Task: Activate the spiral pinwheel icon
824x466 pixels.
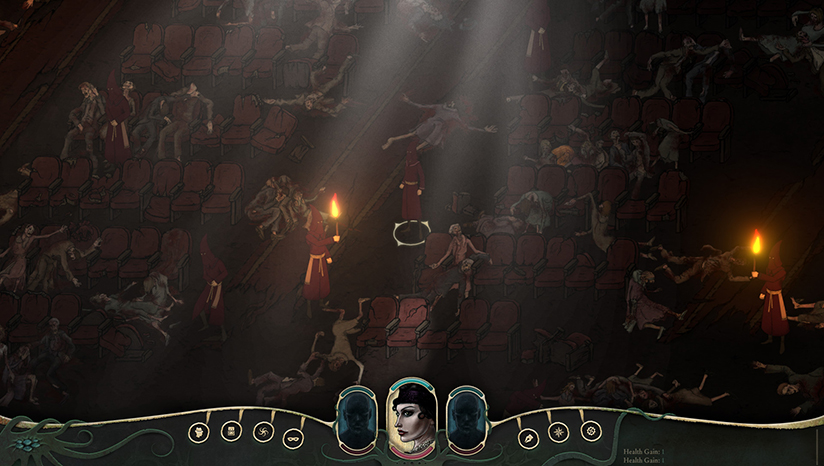Action: click(264, 432)
